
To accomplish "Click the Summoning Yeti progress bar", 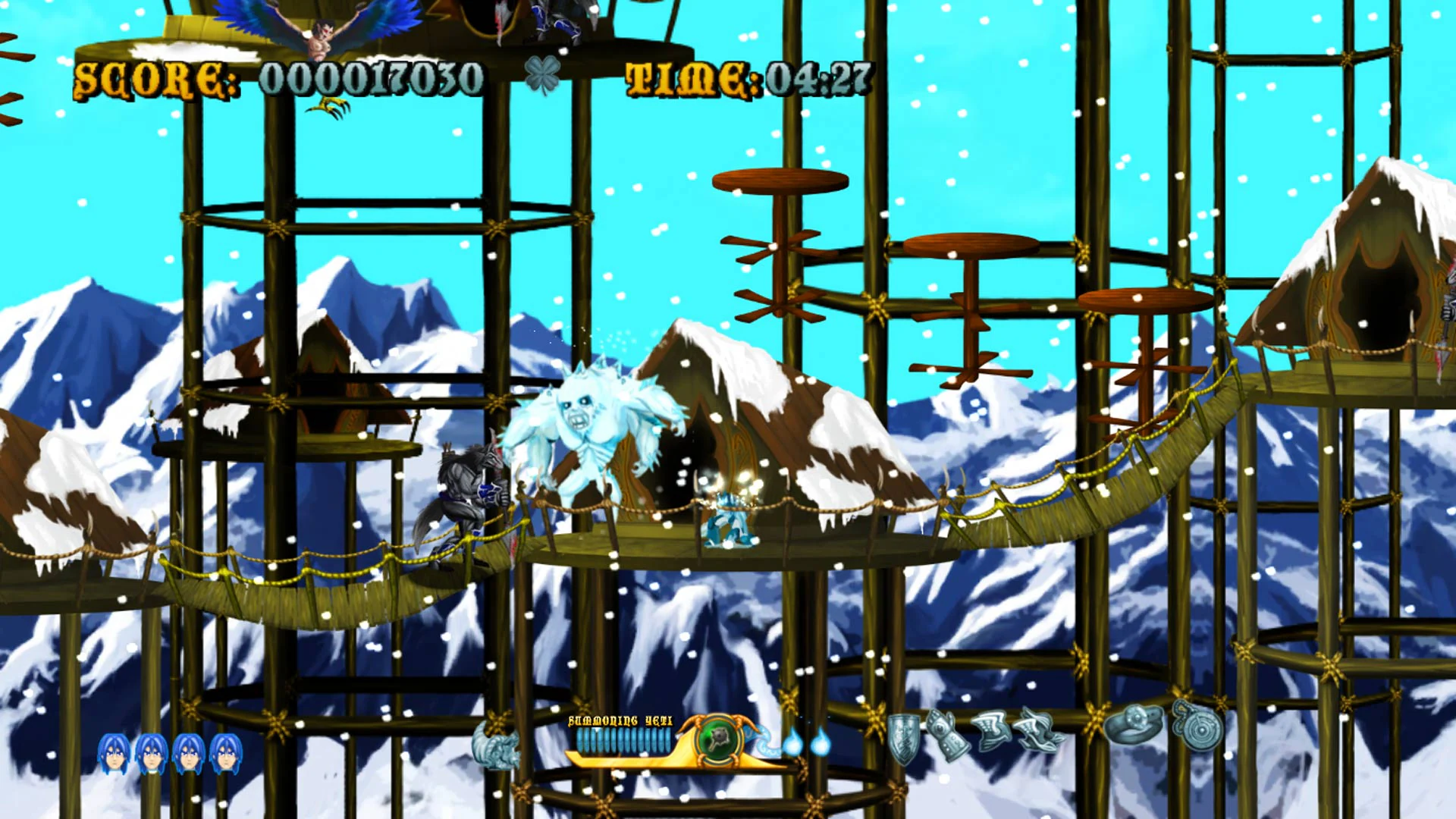I will pyautogui.click(x=622, y=741).
